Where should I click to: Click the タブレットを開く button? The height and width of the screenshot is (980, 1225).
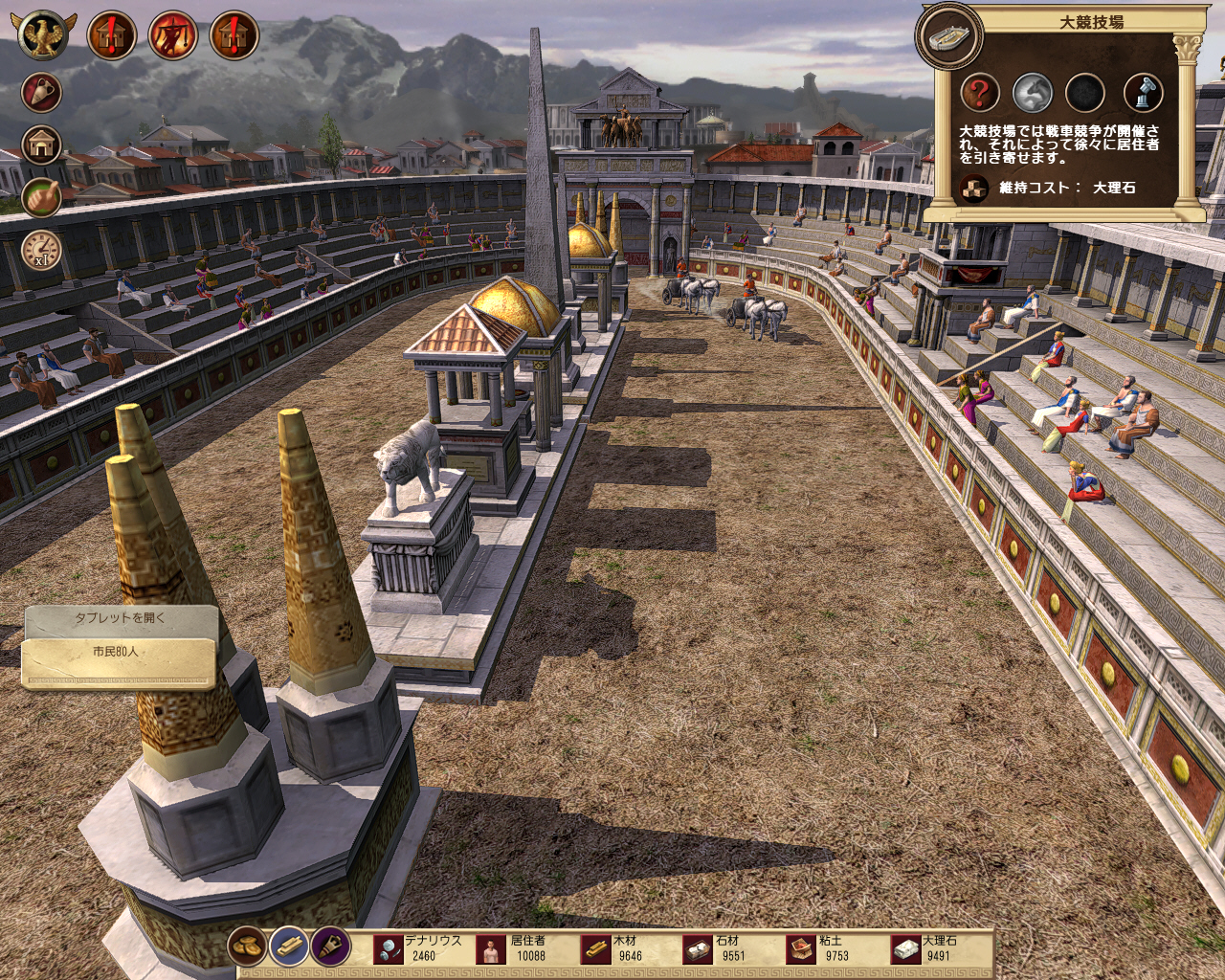[x=121, y=618]
